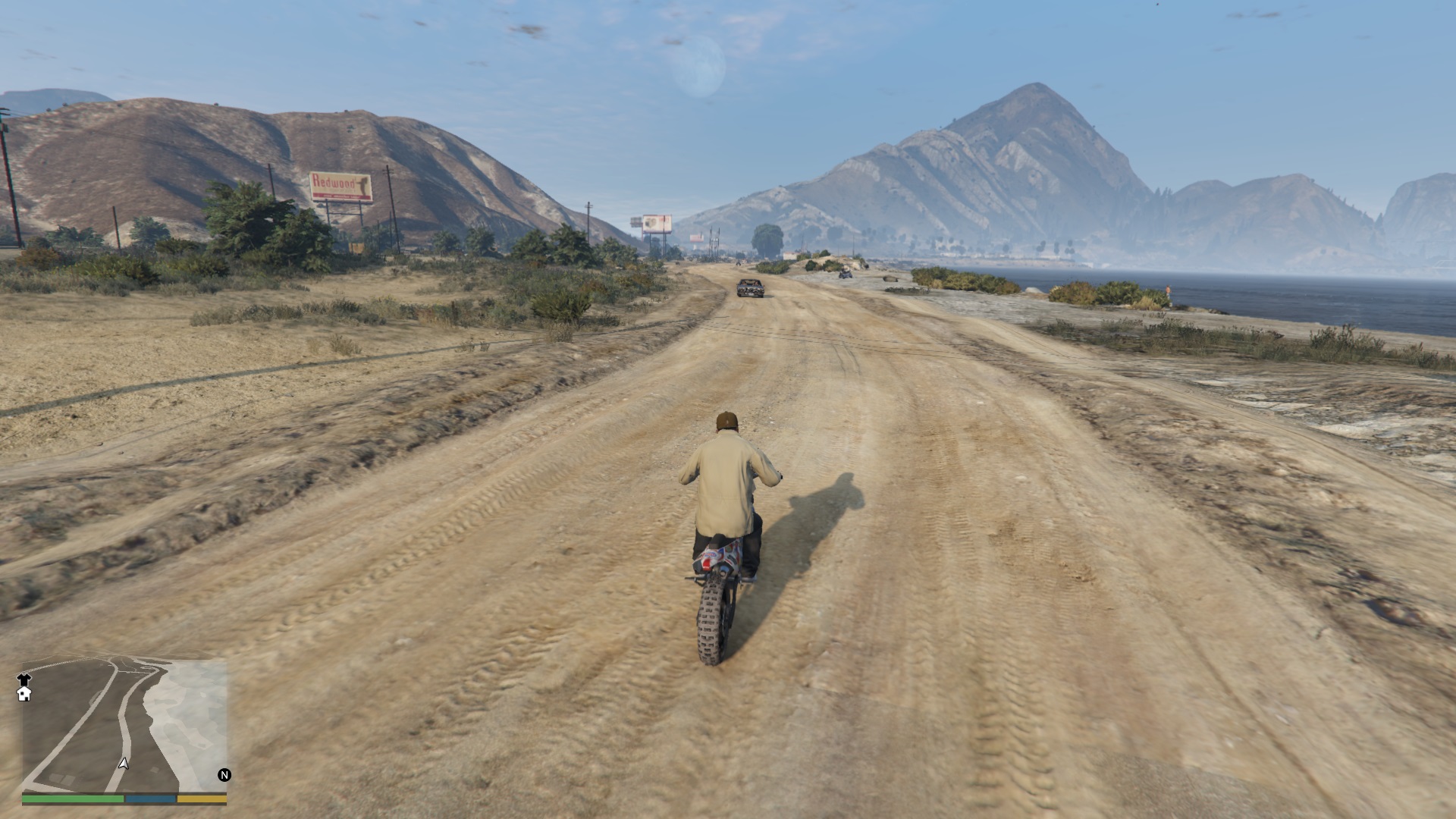Select the t-shirt clothing store icon on minimap
The width and height of the screenshot is (1456, 819).
(x=24, y=680)
